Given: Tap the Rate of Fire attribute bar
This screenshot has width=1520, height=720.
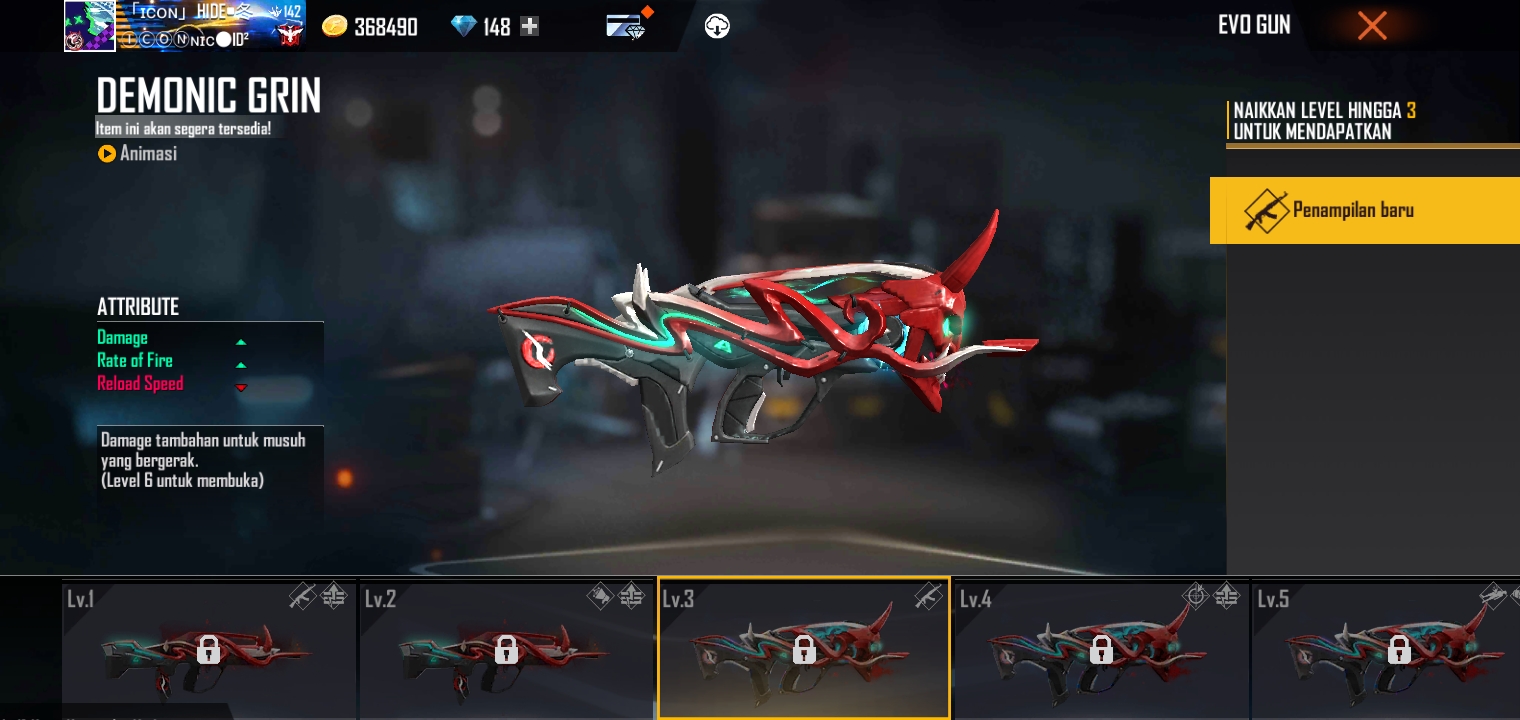Looking at the screenshot, I should [x=170, y=360].
